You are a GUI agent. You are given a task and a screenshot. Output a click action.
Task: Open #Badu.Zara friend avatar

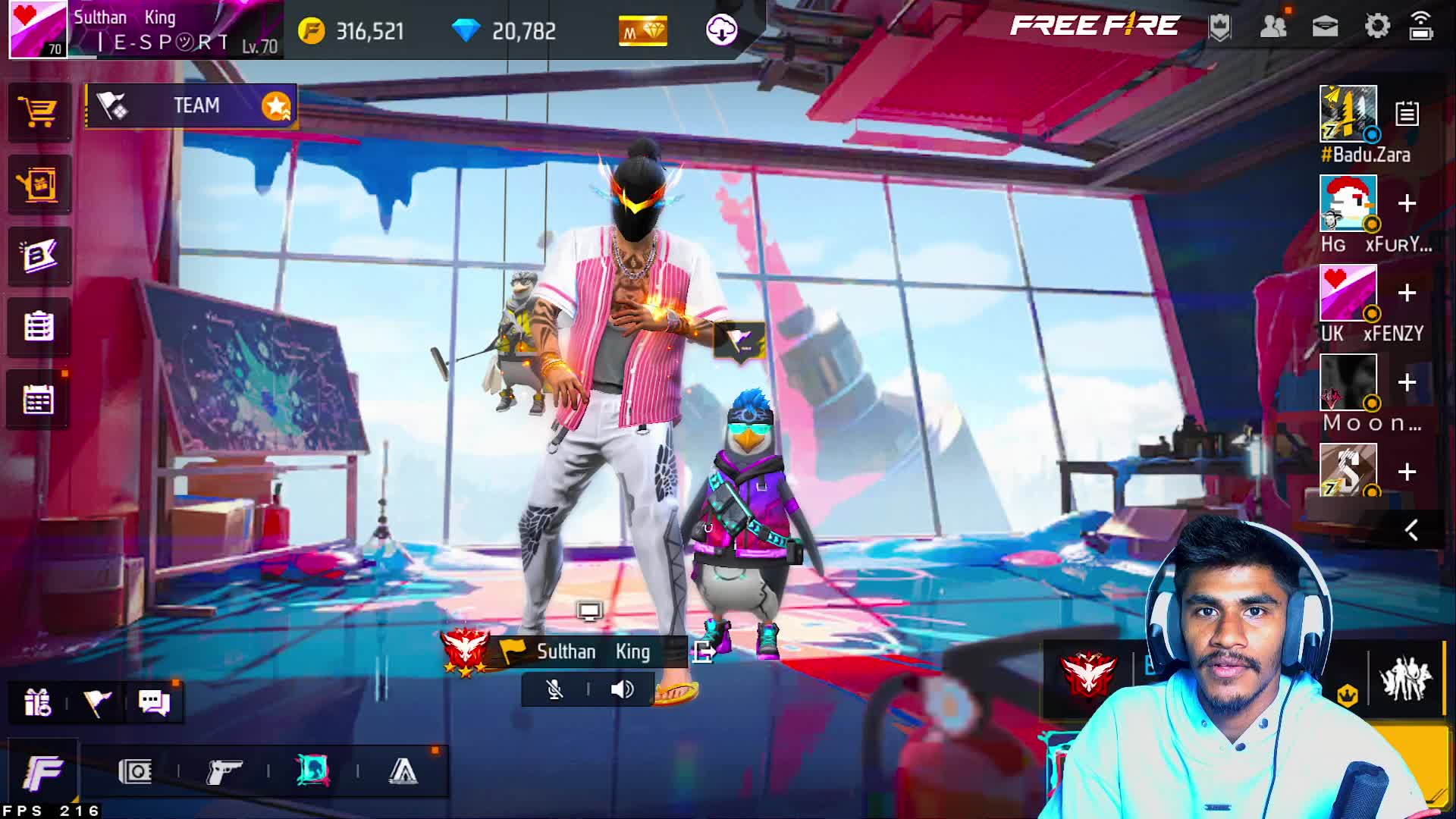(1348, 114)
